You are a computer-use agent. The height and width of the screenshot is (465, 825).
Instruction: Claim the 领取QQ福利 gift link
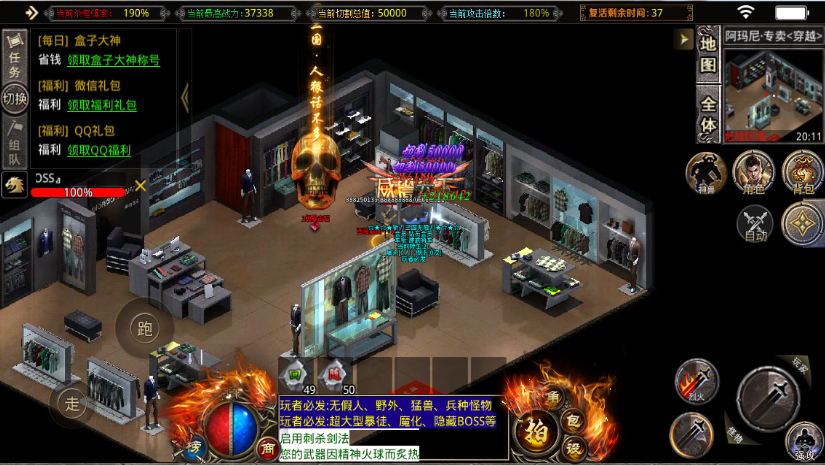click(99, 150)
